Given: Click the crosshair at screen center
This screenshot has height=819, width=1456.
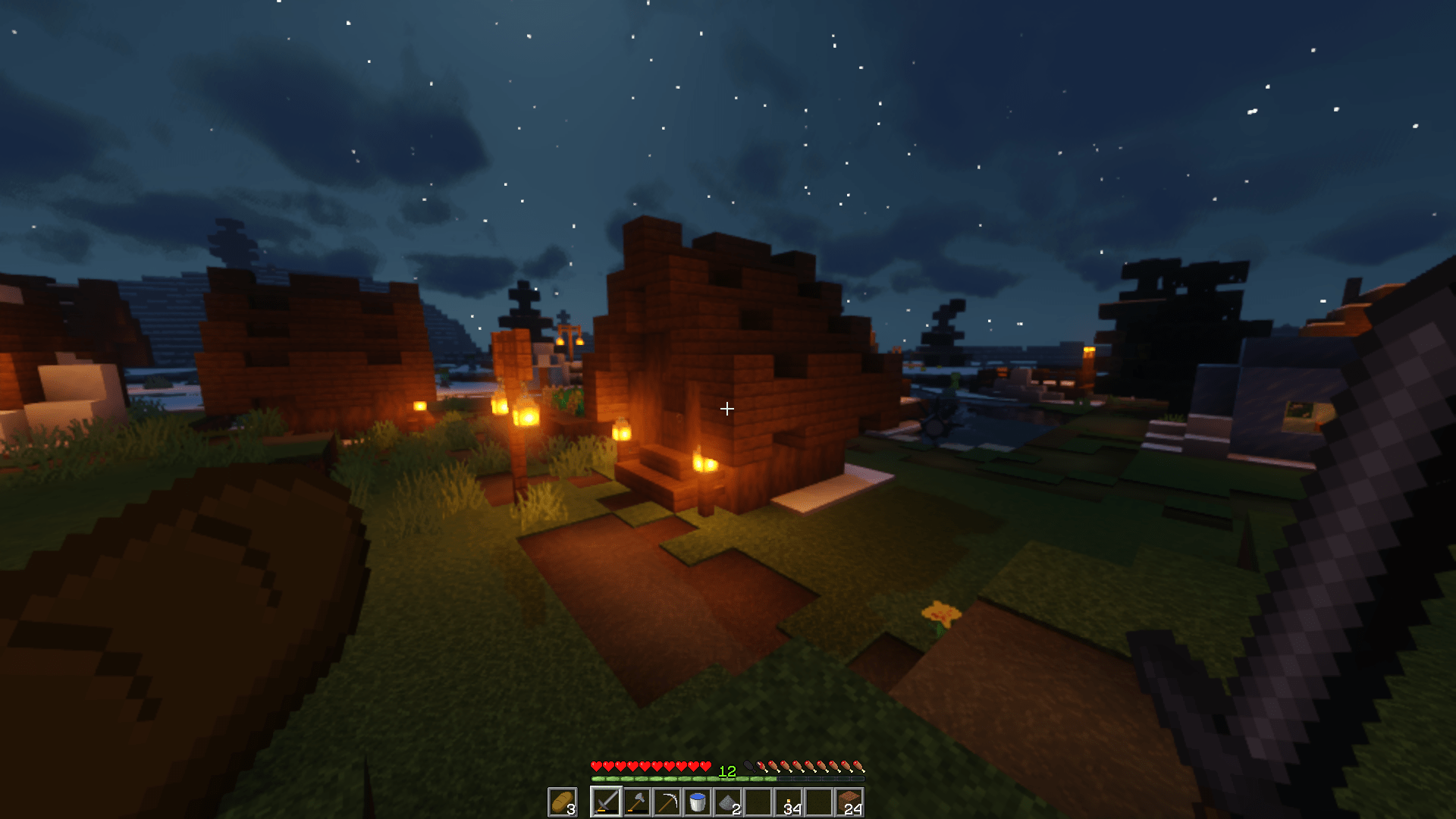Looking at the screenshot, I should pos(728,409).
